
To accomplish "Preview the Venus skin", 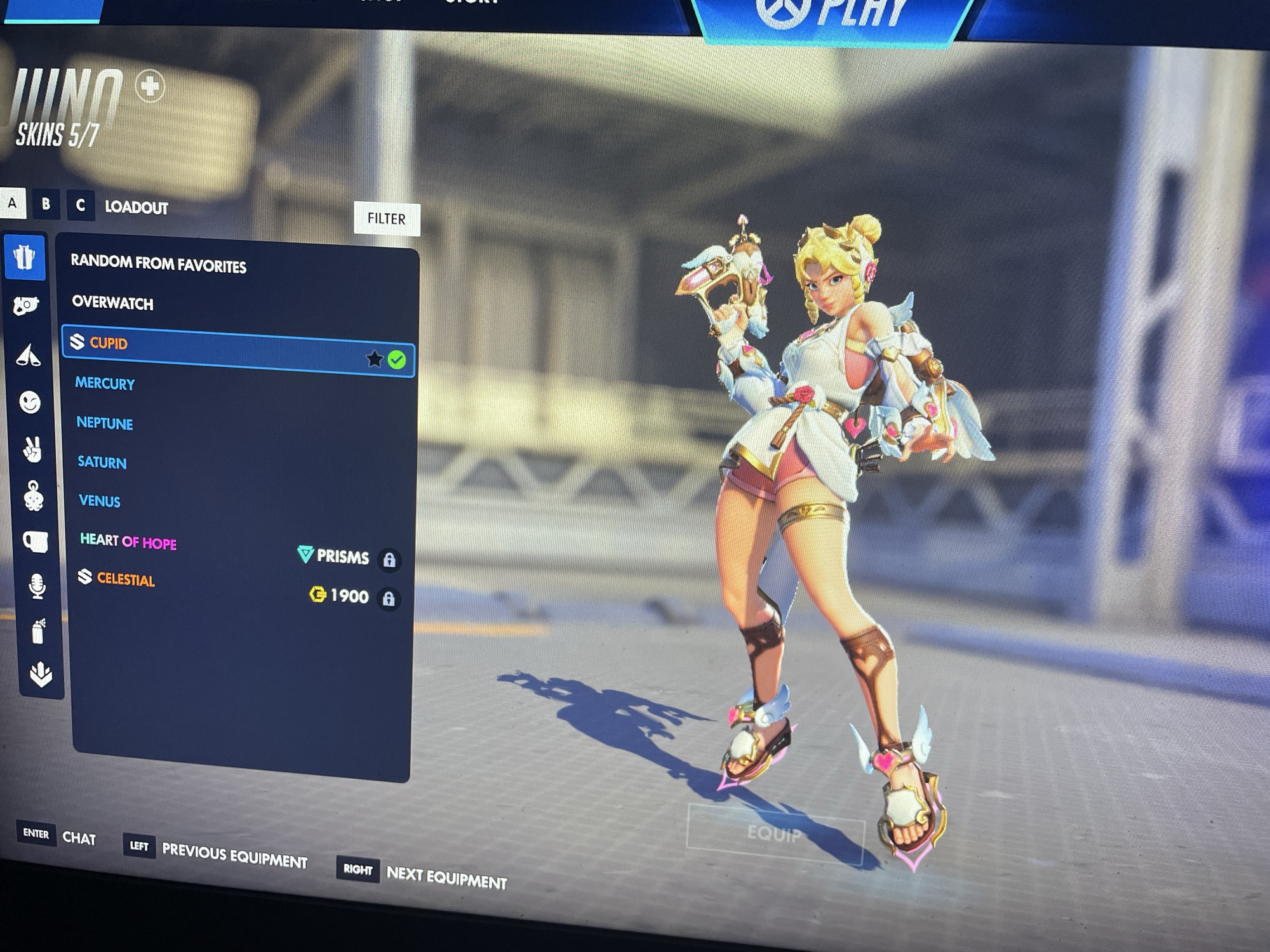I will coord(100,501).
